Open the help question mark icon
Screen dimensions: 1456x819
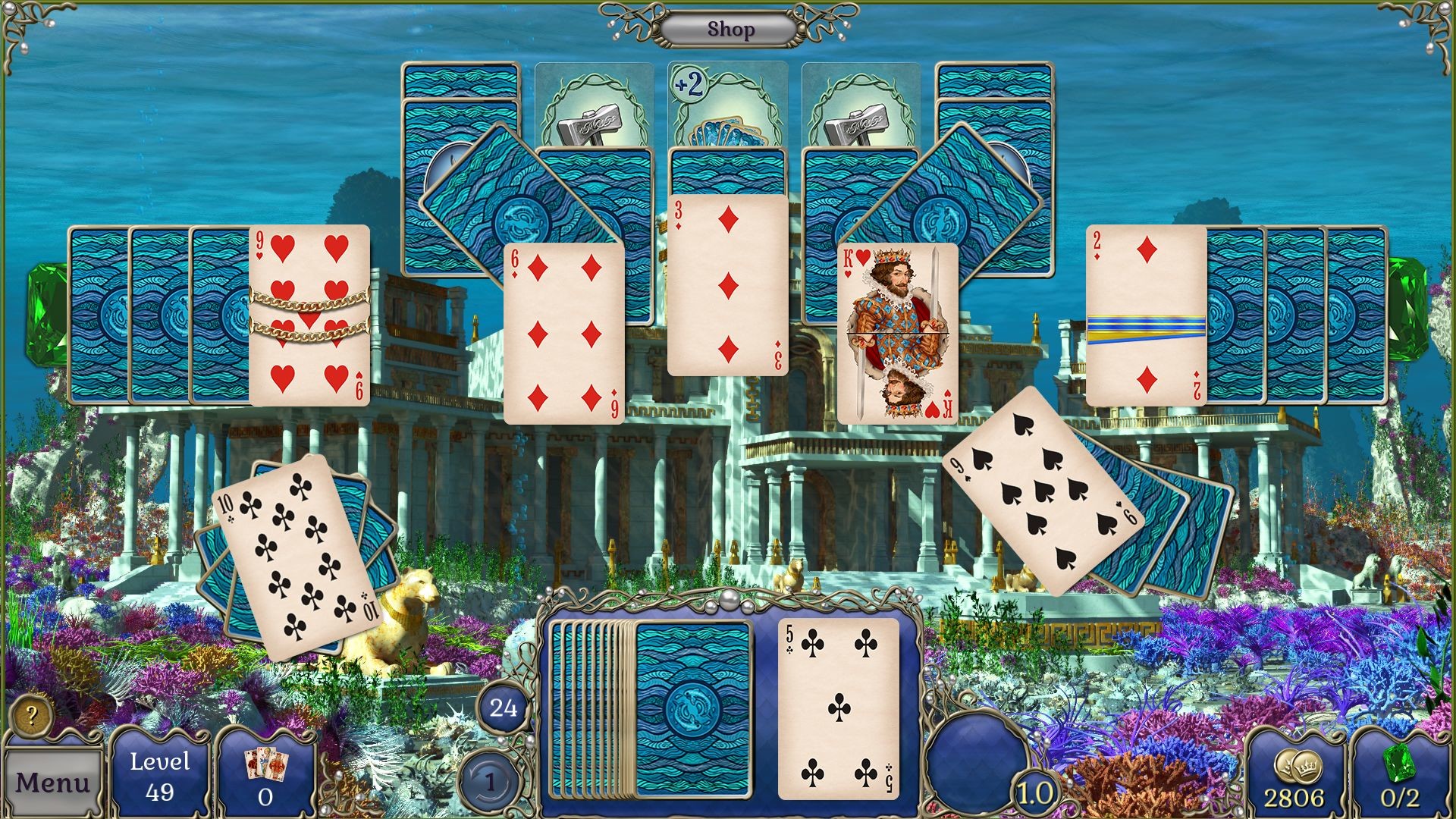(x=32, y=714)
